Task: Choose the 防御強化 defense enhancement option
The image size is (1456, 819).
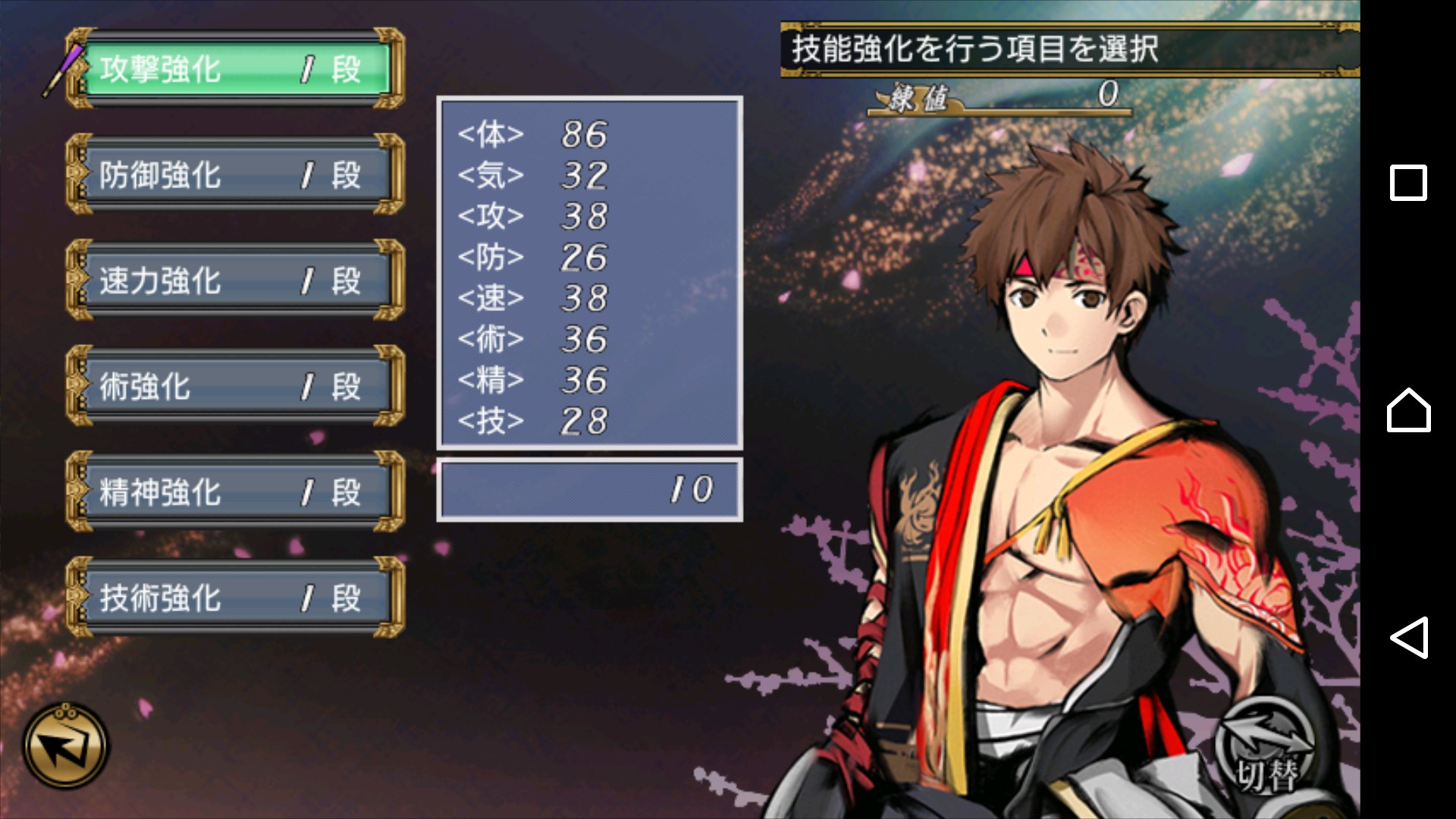Action: coord(235,175)
